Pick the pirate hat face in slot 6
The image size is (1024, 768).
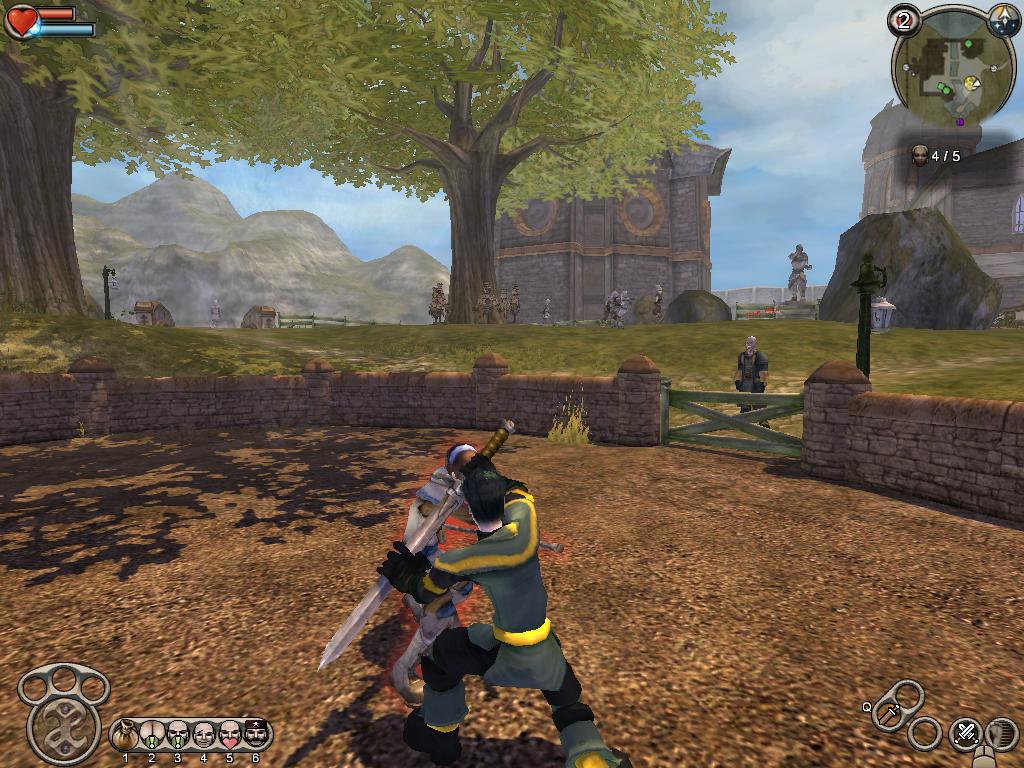point(256,736)
